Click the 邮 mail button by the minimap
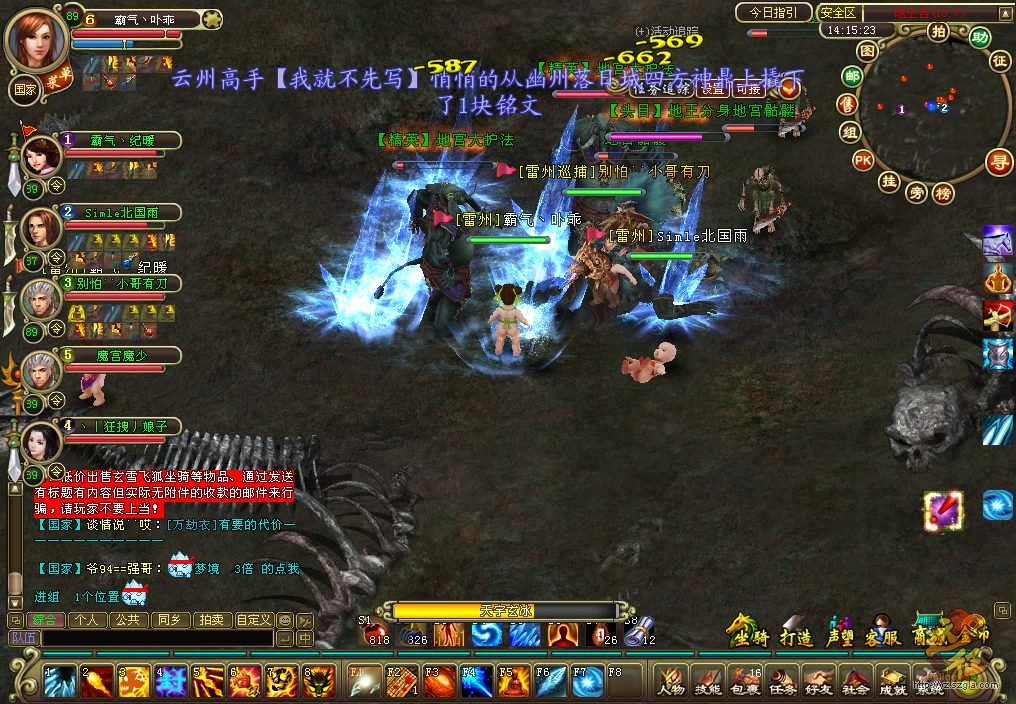Image resolution: width=1016 pixels, height=704 pixels. (x=852, y=77)
